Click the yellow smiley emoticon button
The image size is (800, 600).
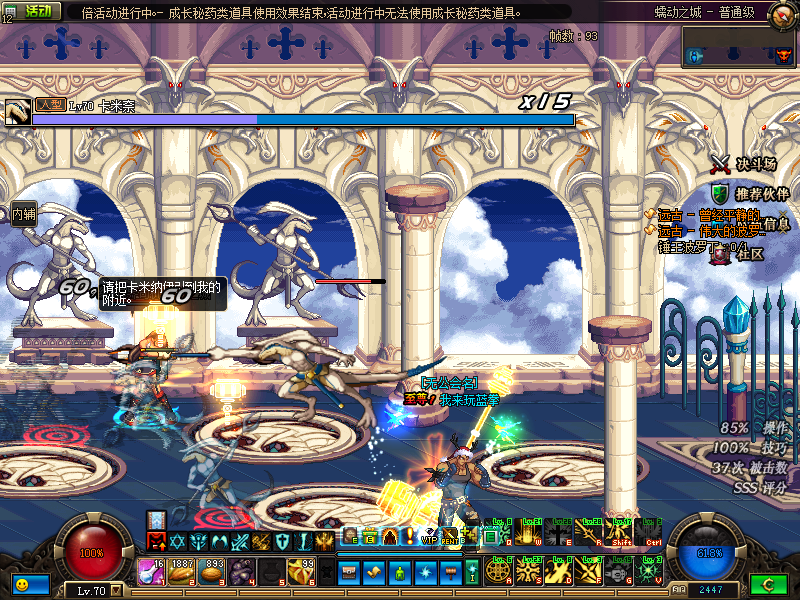click(21, 583)
